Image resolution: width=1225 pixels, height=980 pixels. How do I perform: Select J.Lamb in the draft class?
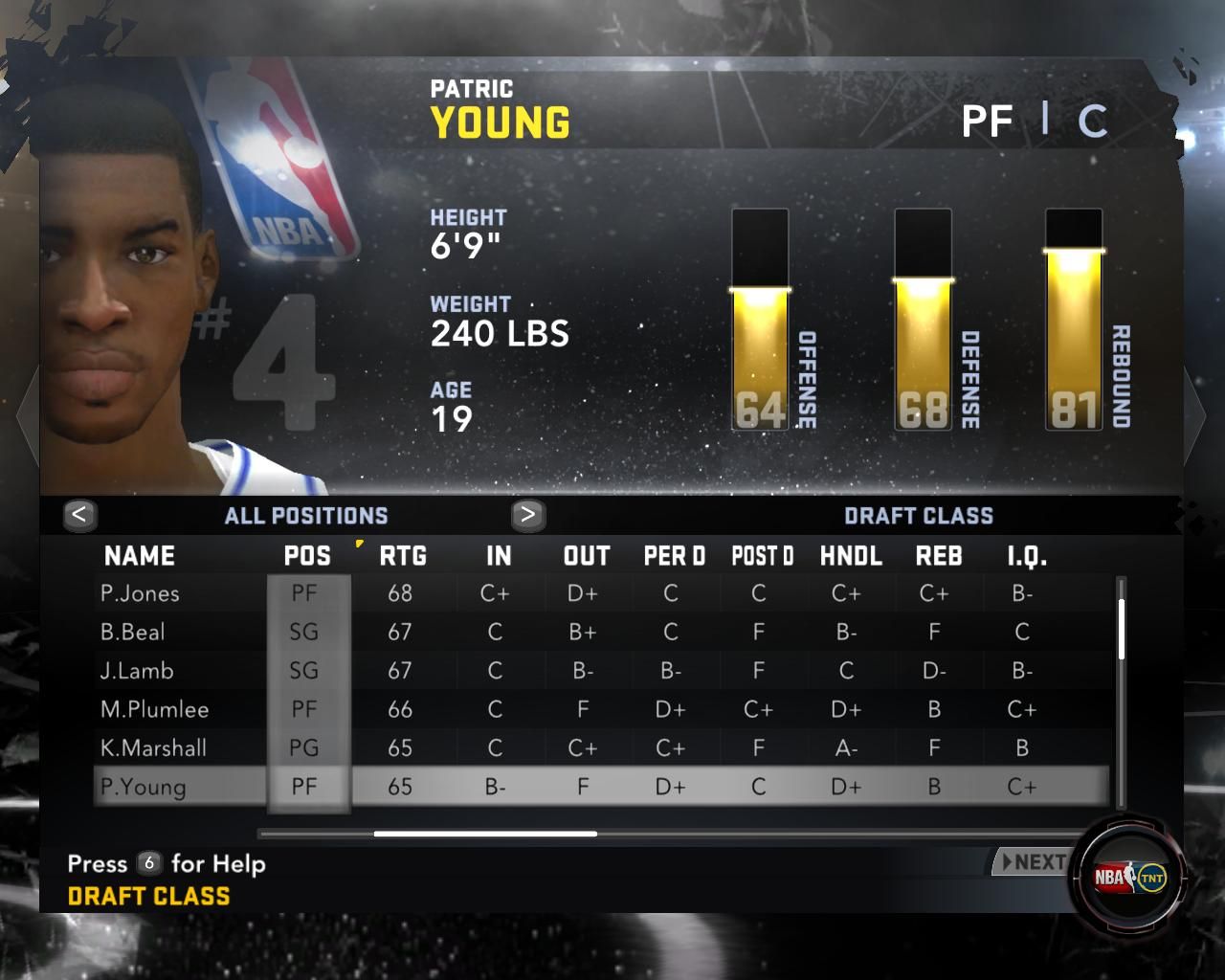click(x=137, y=671)
